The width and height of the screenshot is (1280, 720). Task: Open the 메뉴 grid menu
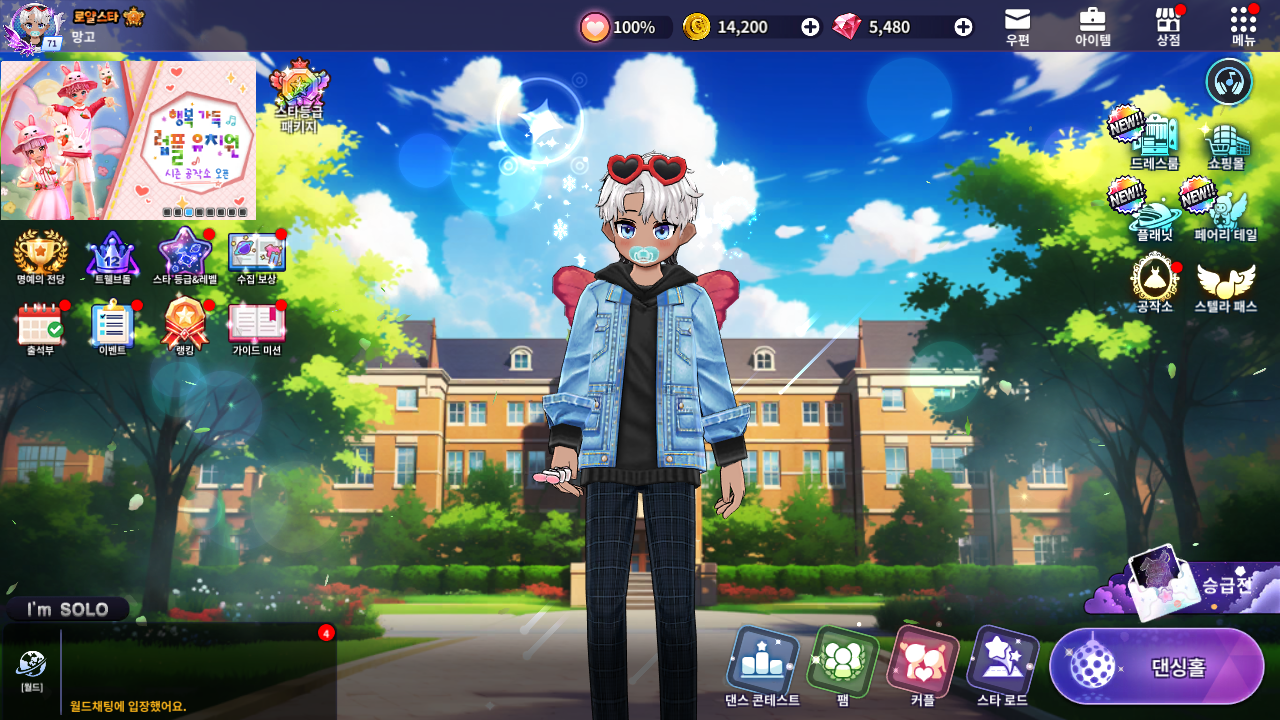pyautogui.click(x=1244, y=25)
